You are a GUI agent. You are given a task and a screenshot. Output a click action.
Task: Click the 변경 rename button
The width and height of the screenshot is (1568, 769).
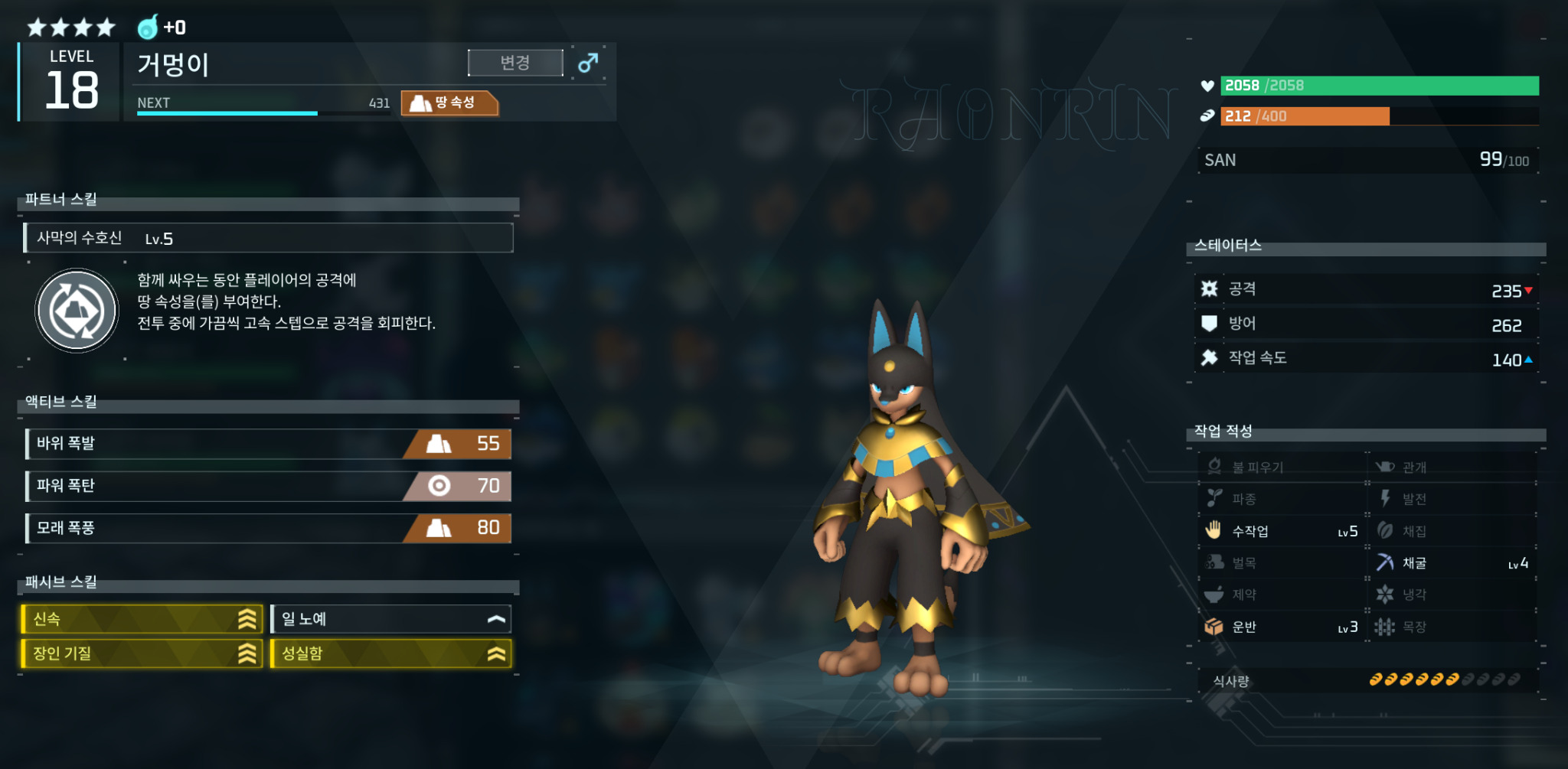(x=515, y=63)
